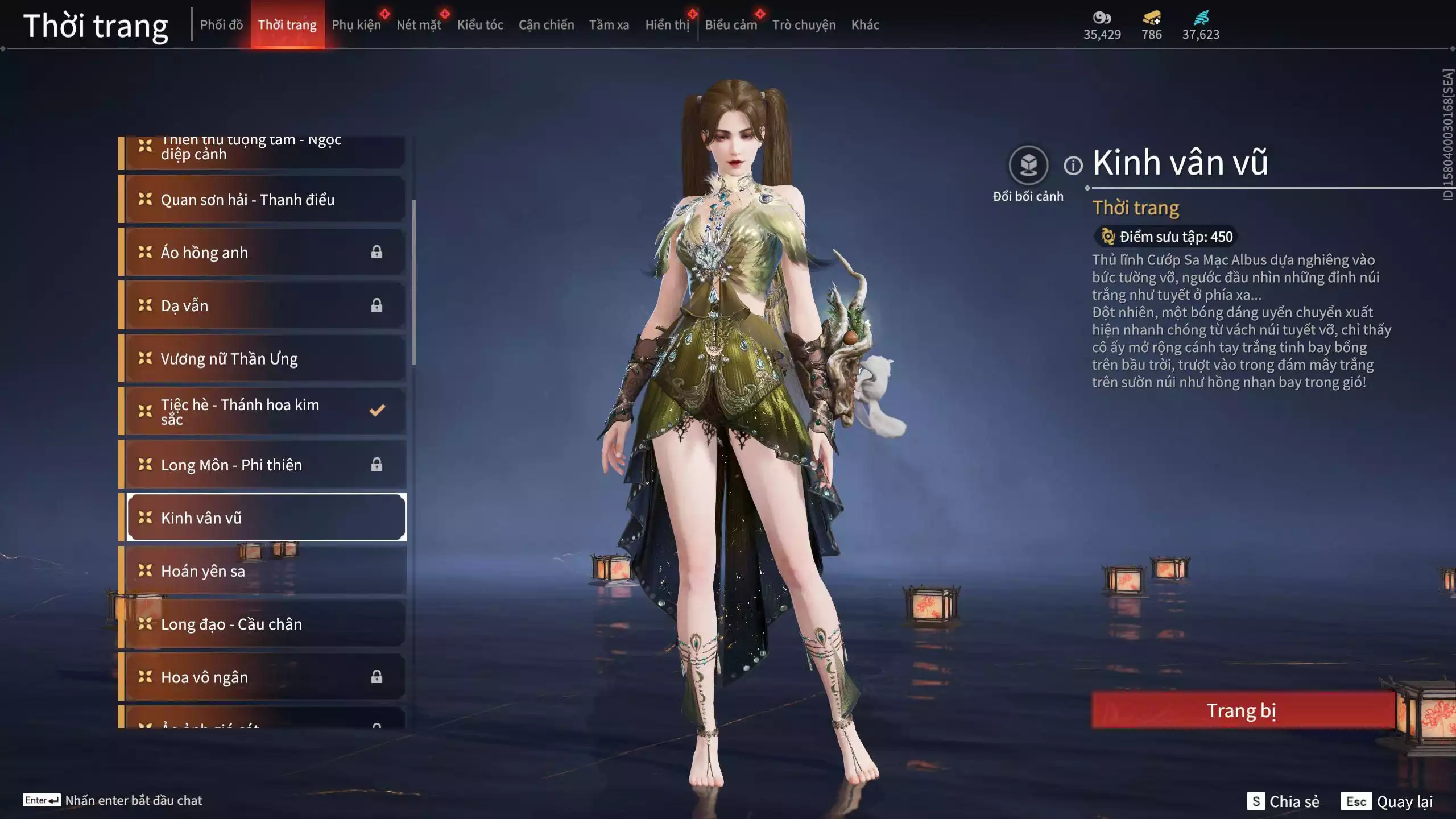Image resolution: width=1456 pixels, height=819 pixels.
Task: Select the locked Áo hồng anh outfit
Action: coord(265,253)
